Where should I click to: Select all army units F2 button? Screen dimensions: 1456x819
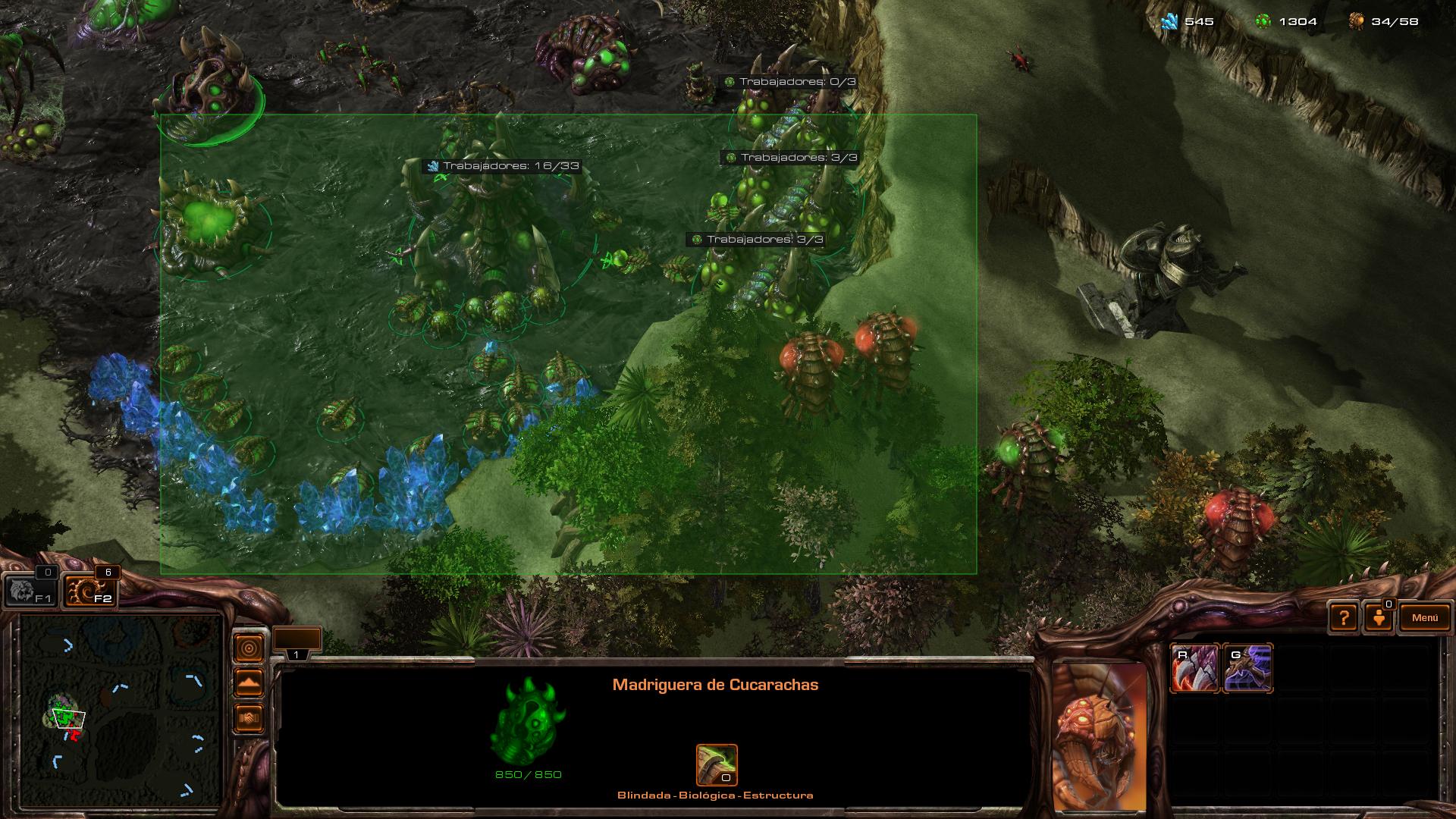pyautogui.click(x=91, y=591)
